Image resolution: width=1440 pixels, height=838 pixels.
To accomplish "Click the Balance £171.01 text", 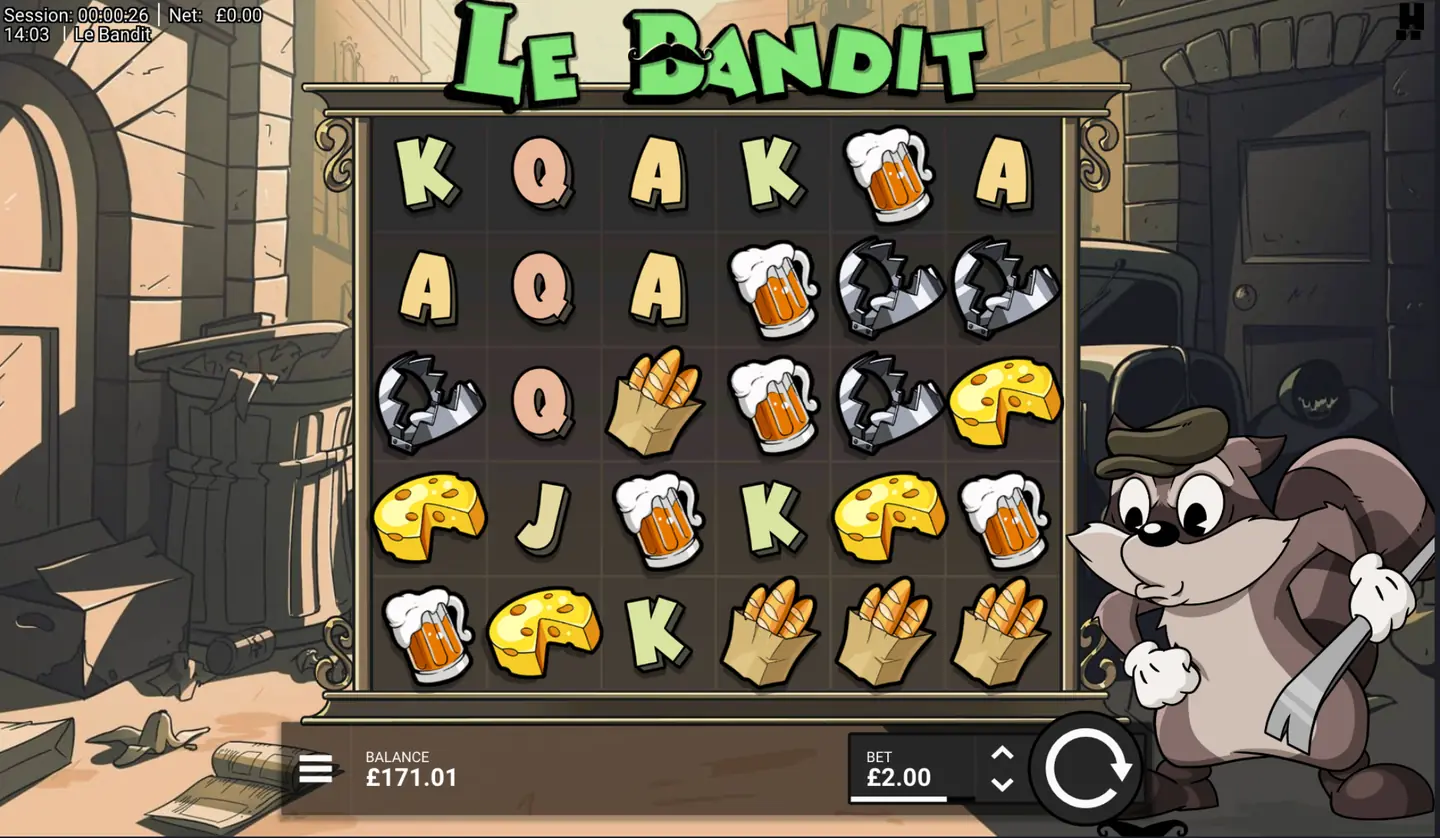I will coord(412,770).
